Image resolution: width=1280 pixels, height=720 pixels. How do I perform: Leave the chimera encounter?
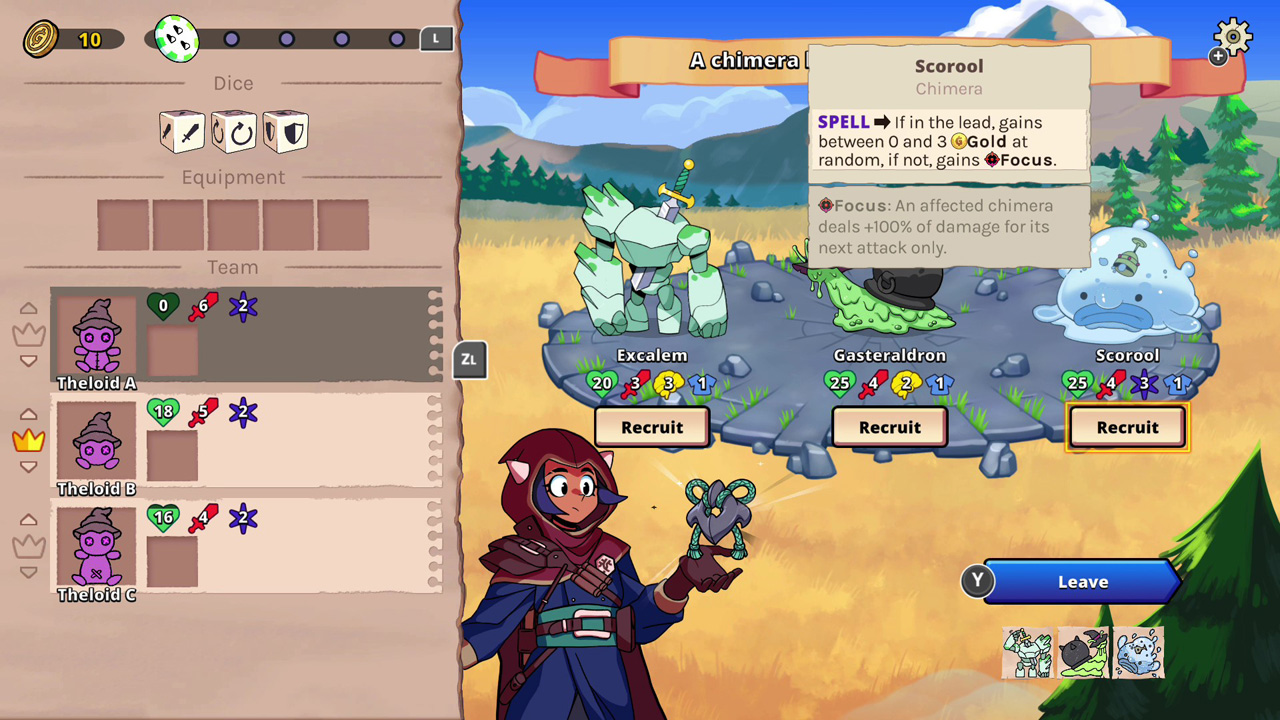[x=1081, y=581]
